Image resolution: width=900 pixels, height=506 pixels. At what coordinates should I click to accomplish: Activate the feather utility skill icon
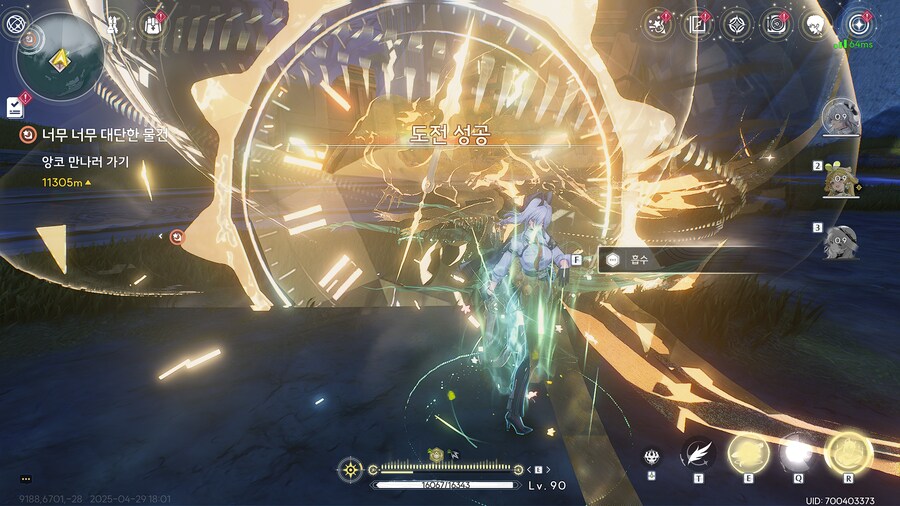pyautogui.click(x=697, y=455)
